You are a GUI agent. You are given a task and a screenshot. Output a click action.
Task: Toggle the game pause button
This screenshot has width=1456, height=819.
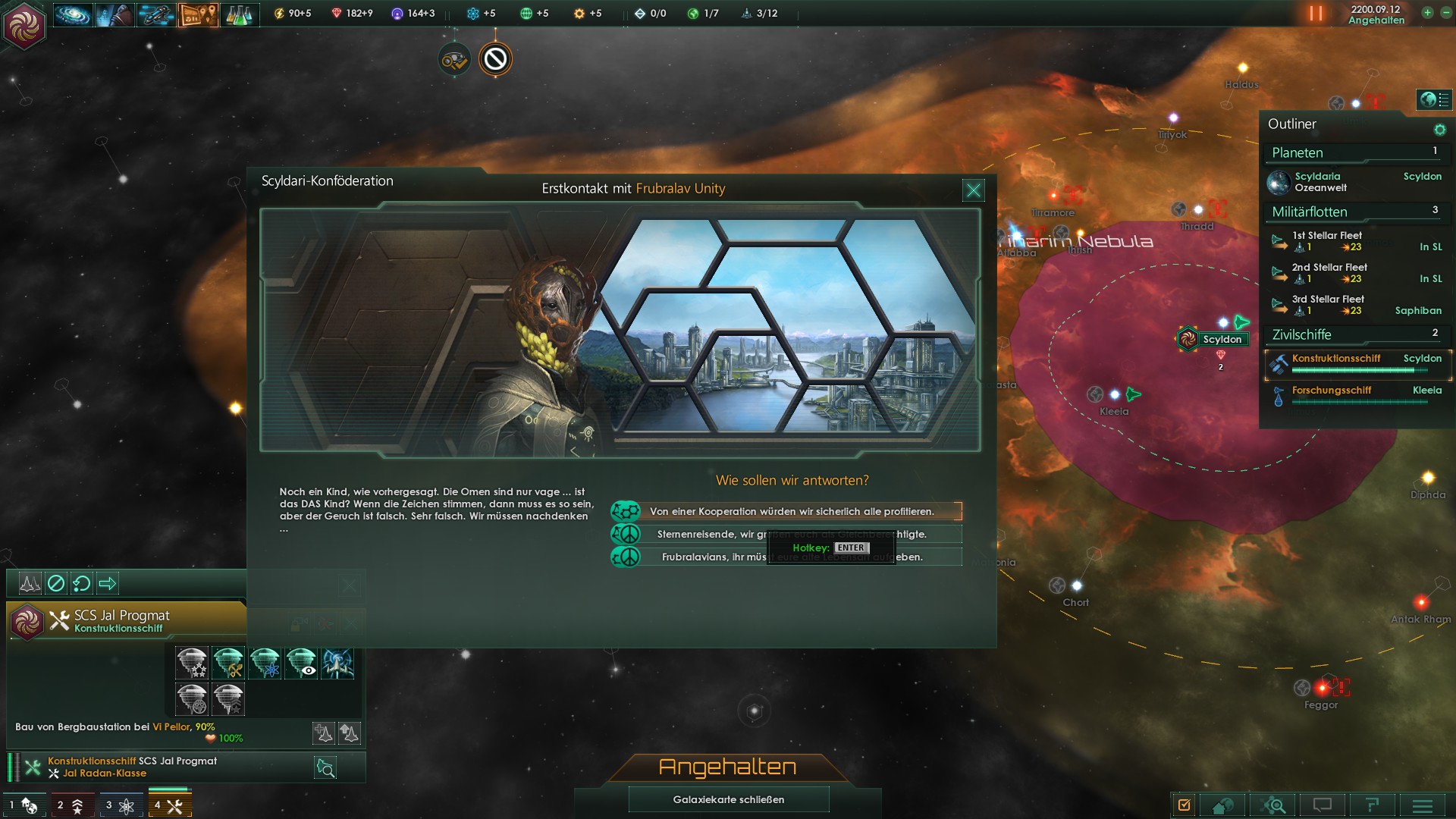pyautogui.click(x=1316, y=14)
